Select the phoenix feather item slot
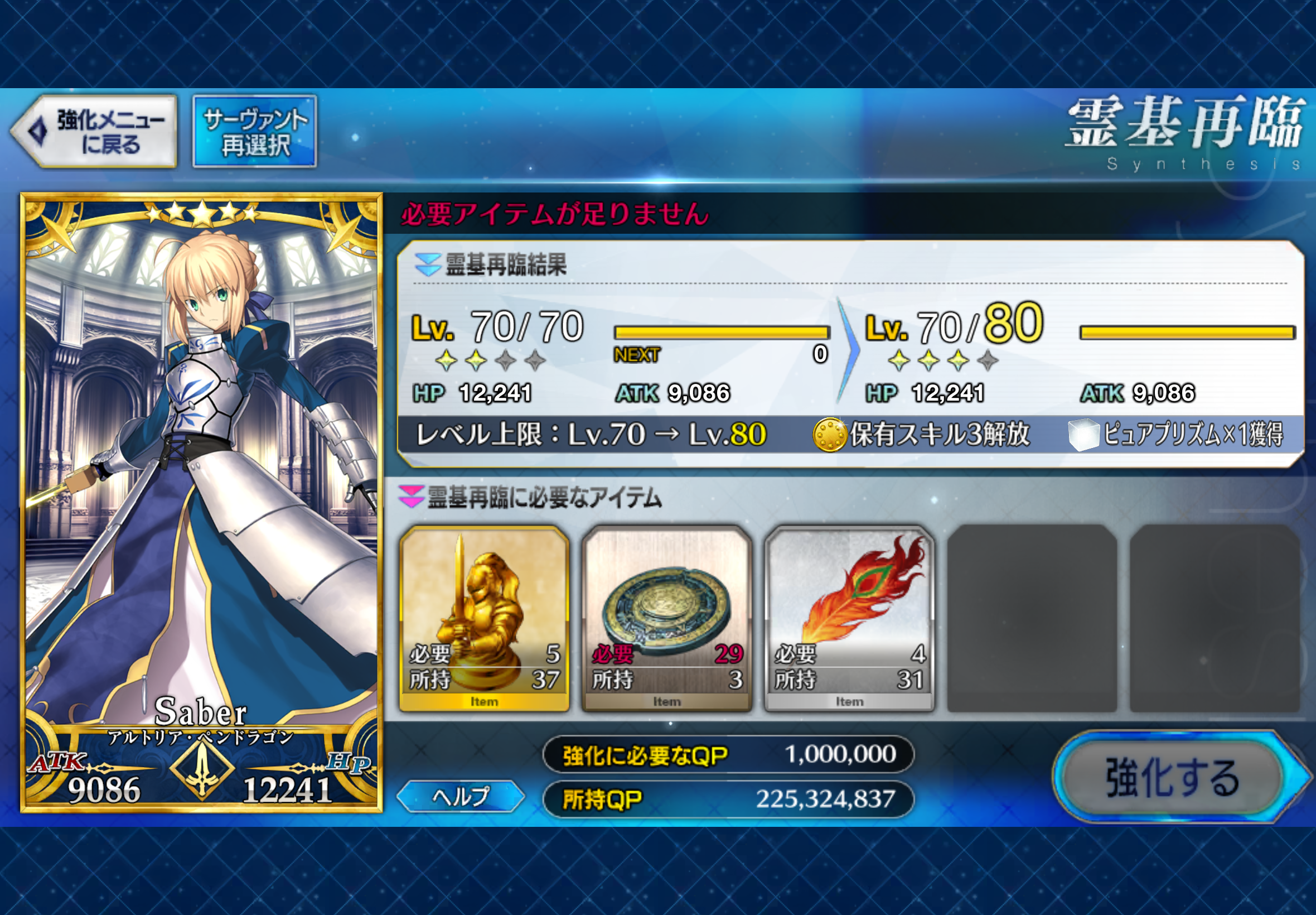The width and height of the screenshot is (1316, 915). pyautogui.click(x=849, y=618)
